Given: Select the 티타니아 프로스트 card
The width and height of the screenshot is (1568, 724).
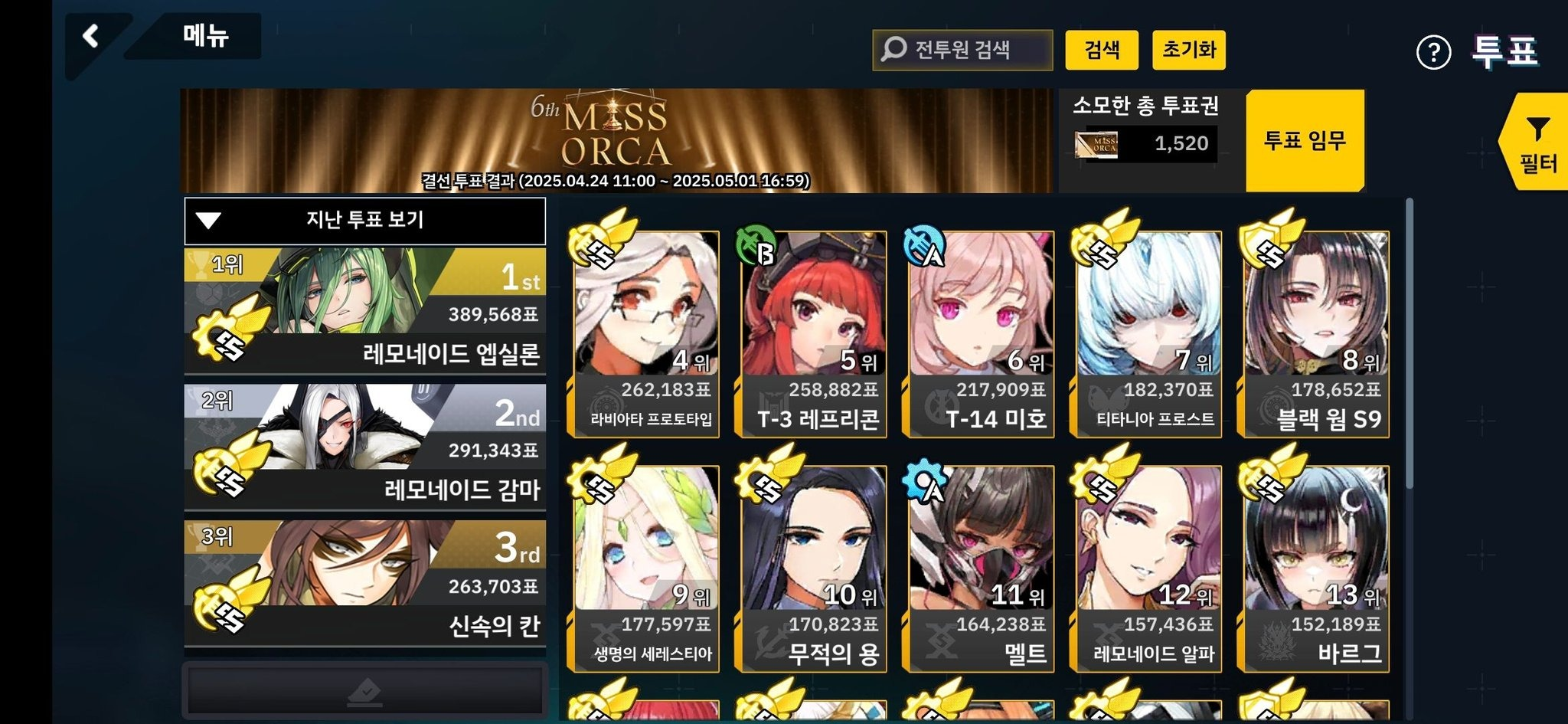Looking at the screenshot, I should (x=1148, y=334).
